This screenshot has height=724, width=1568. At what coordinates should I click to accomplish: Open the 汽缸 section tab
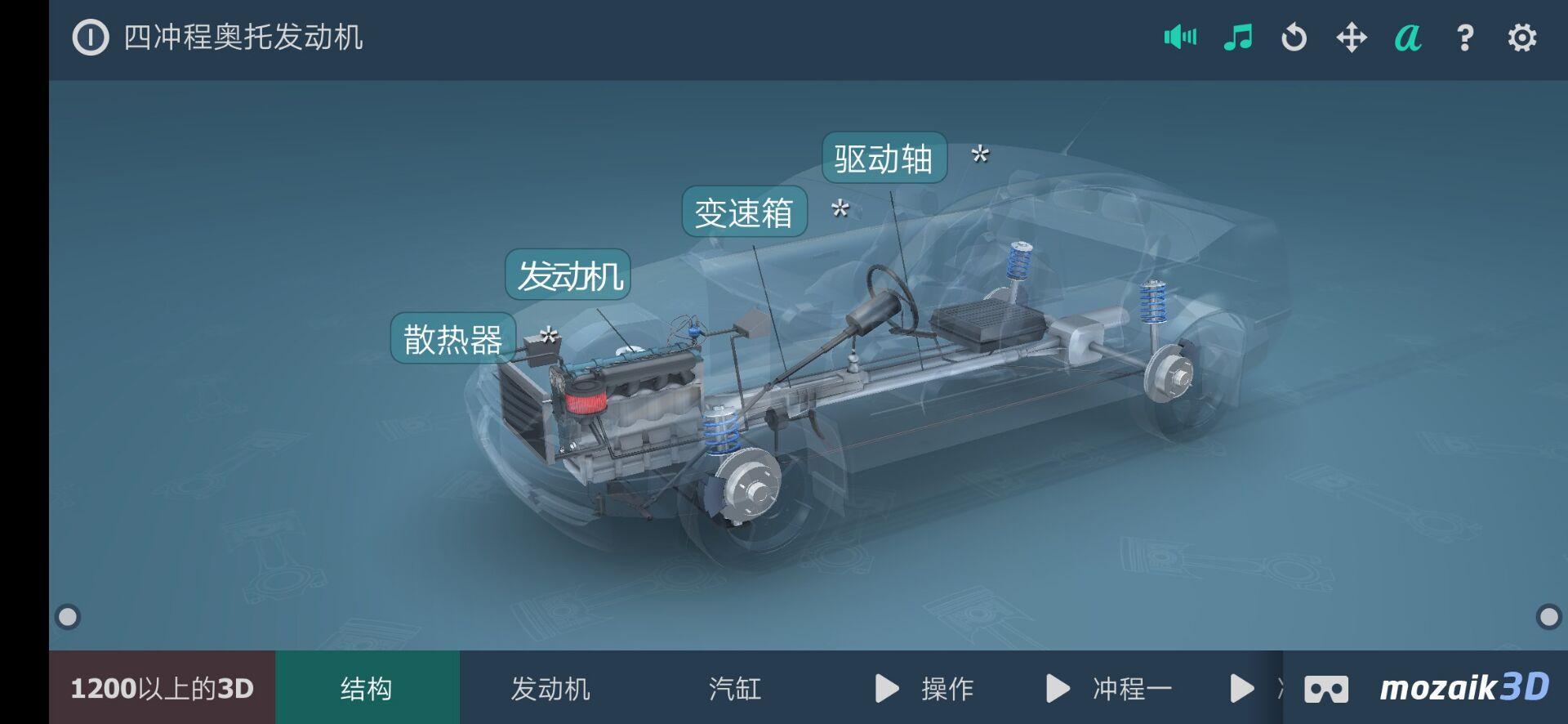(734, 689)
